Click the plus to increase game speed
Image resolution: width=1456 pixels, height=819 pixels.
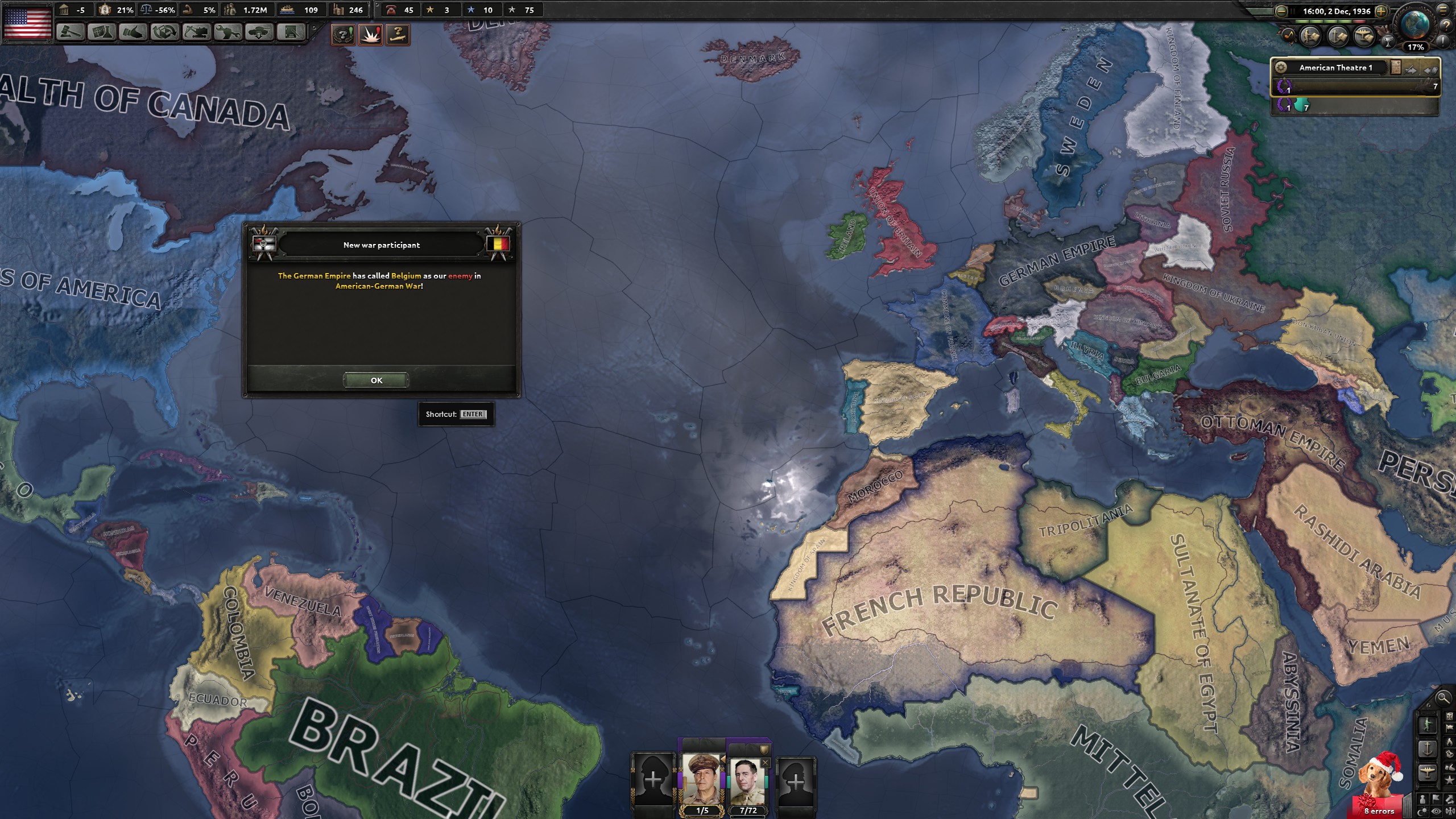tap(1381, 11)
